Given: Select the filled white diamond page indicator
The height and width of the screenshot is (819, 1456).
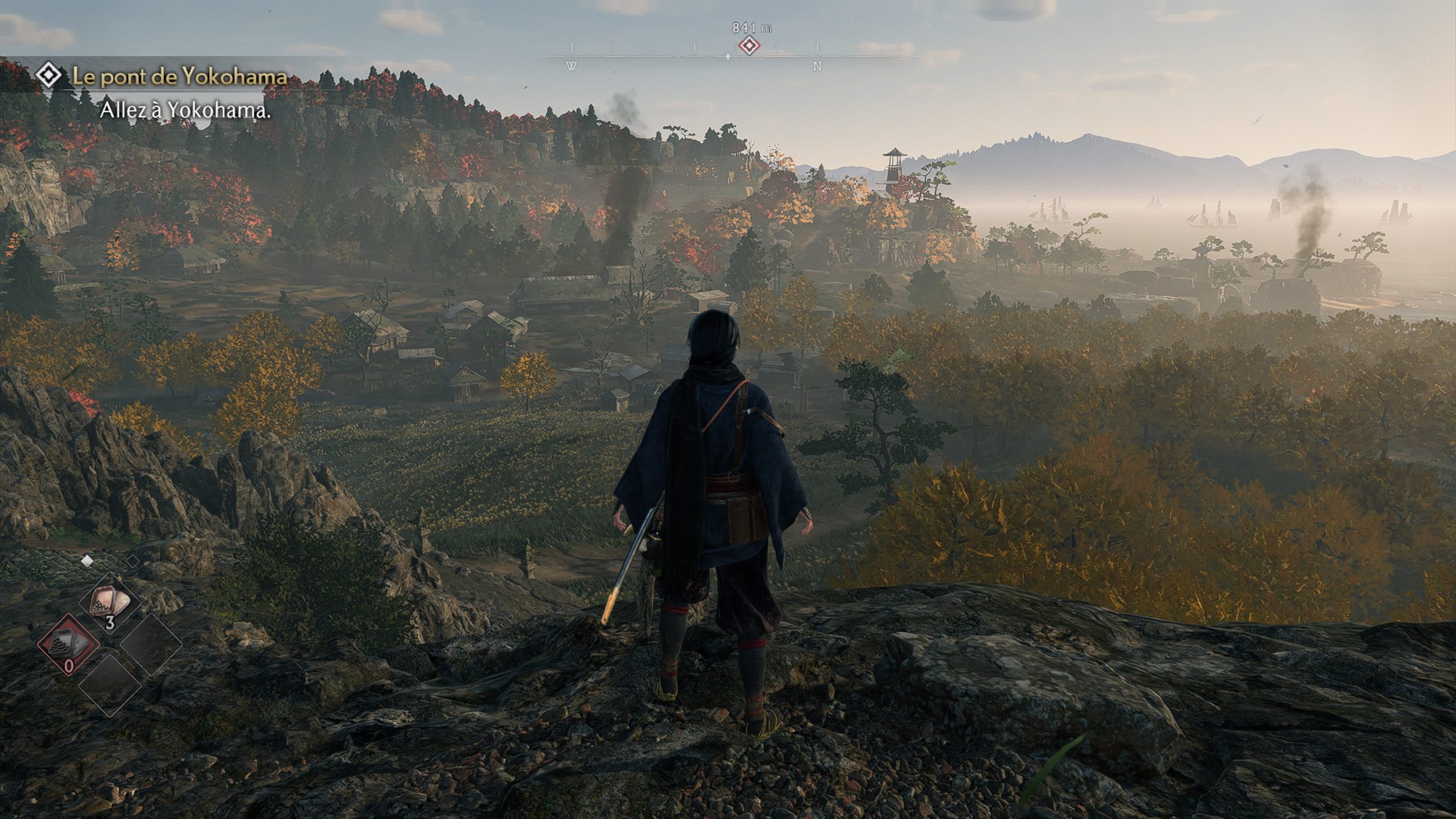Looking at the screenshot, I should click(88, 561).
